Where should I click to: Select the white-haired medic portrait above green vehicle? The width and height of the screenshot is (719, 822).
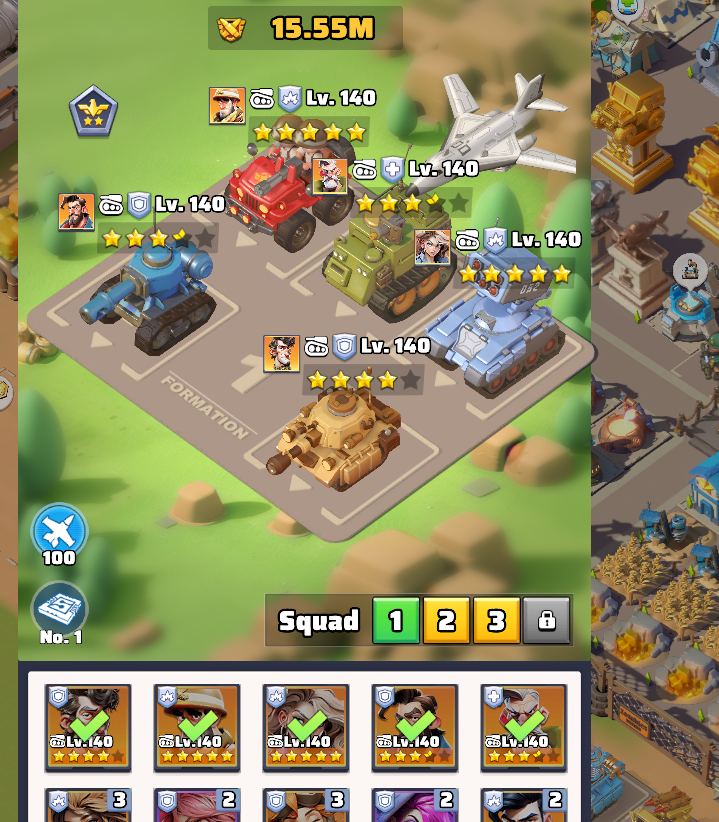coord(330,176)
